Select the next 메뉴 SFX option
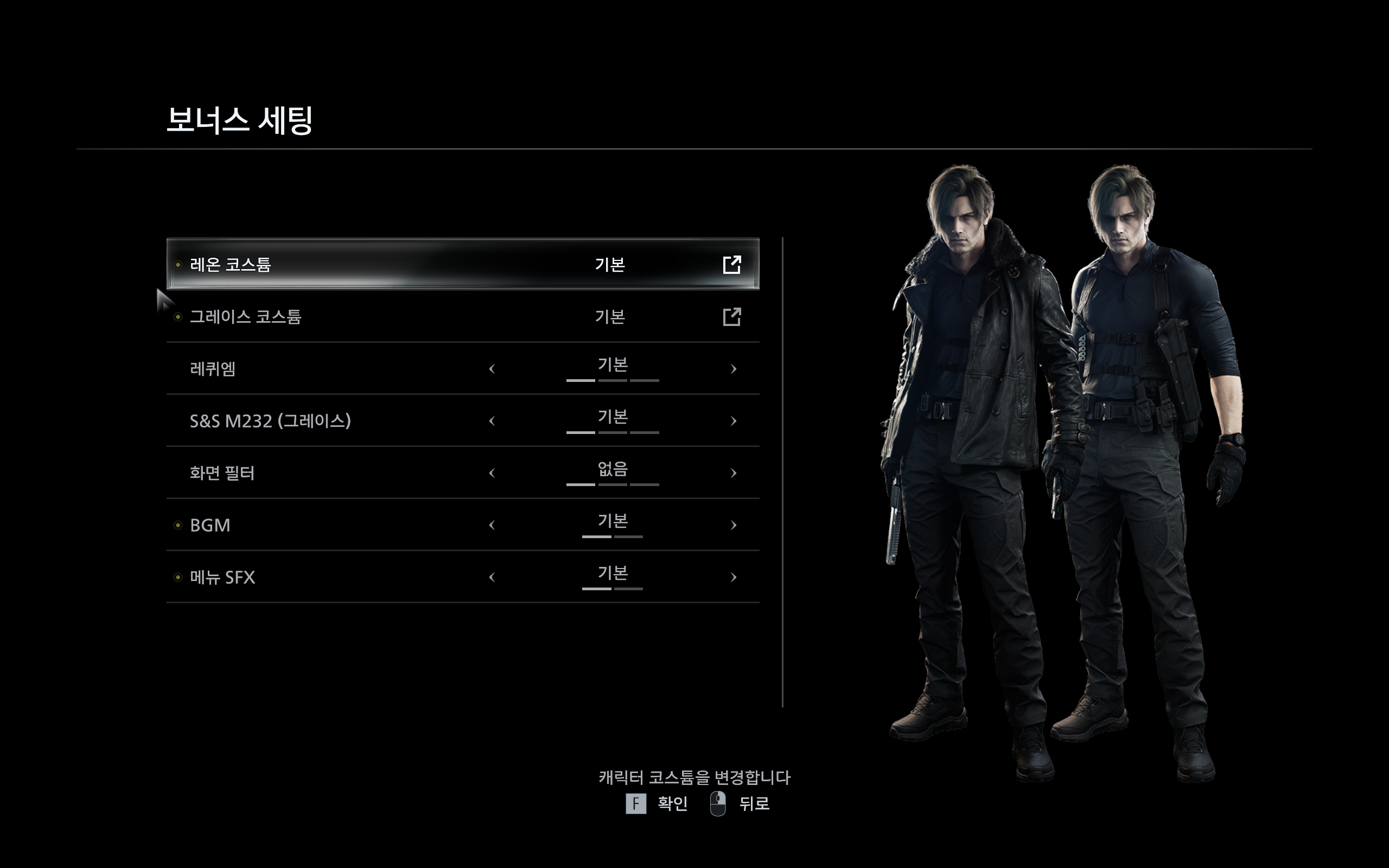The height and width of the screenshot is (868, 1389). click(x=733, y=578)
